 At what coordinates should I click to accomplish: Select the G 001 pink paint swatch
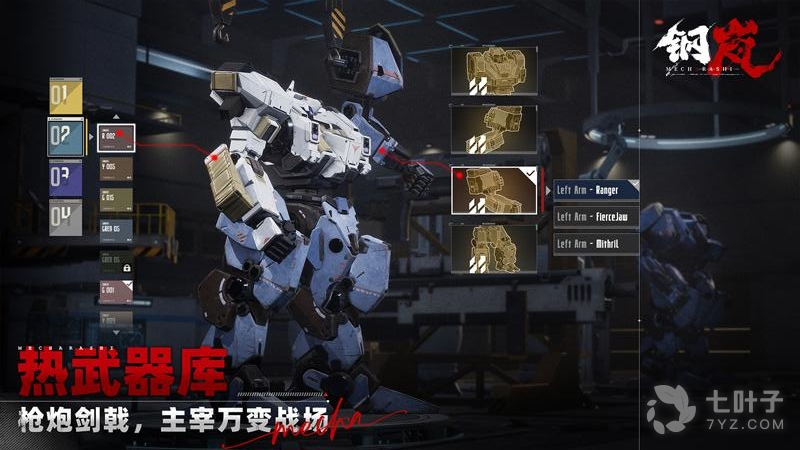click(x=115, y=292)
